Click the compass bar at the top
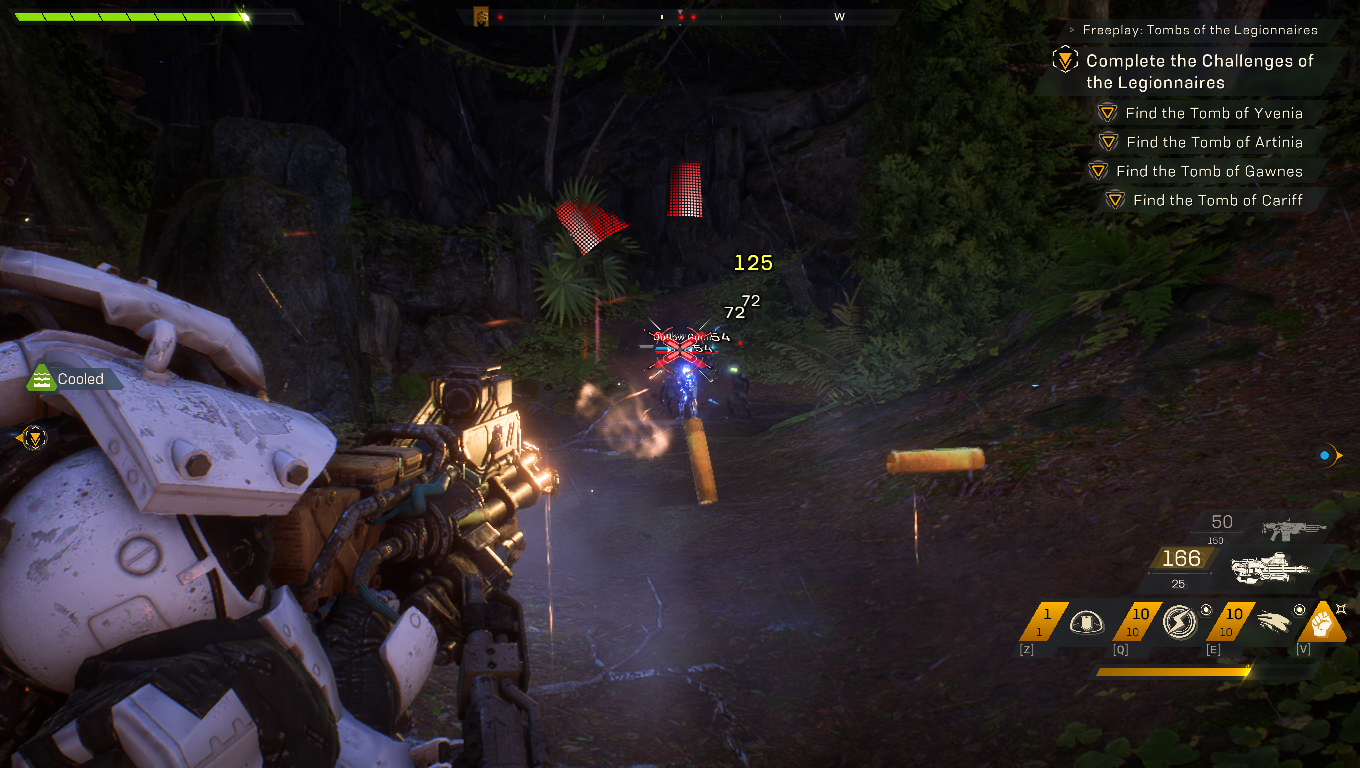Image resolution: width=1360 pixels, height=768 pixels. (680, 17)
